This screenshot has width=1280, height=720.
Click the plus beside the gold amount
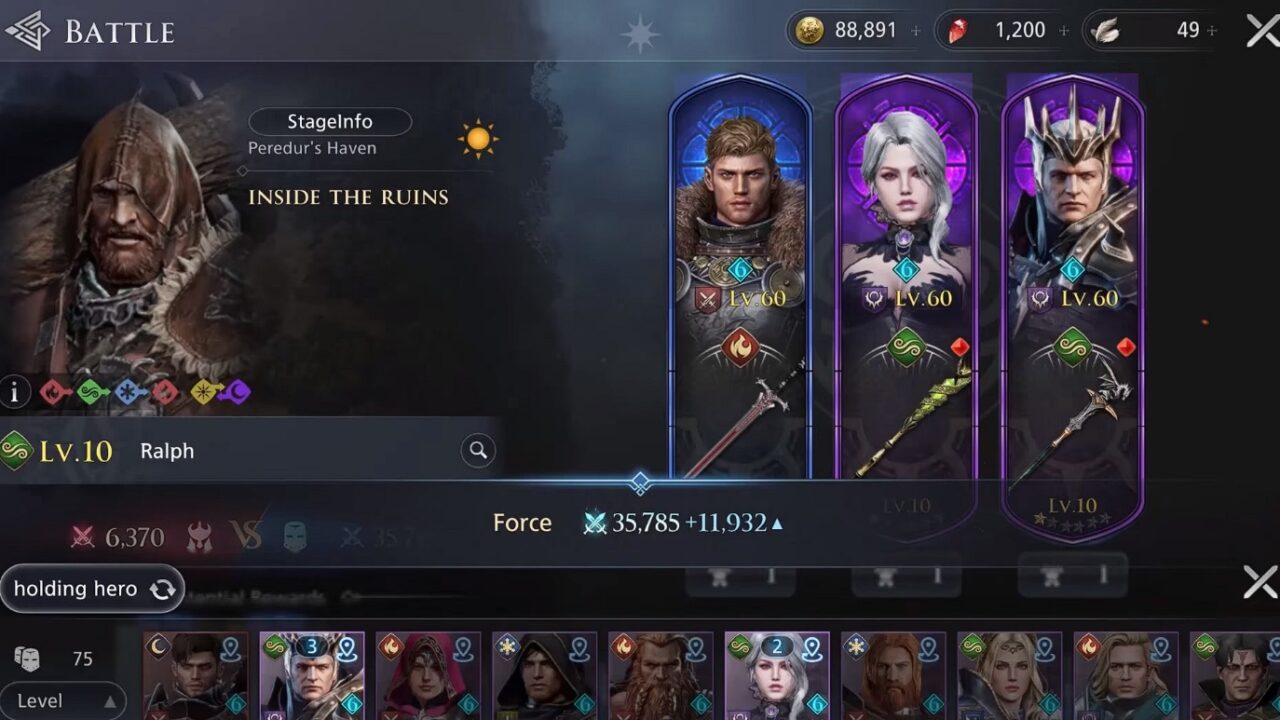pos(915,29)
